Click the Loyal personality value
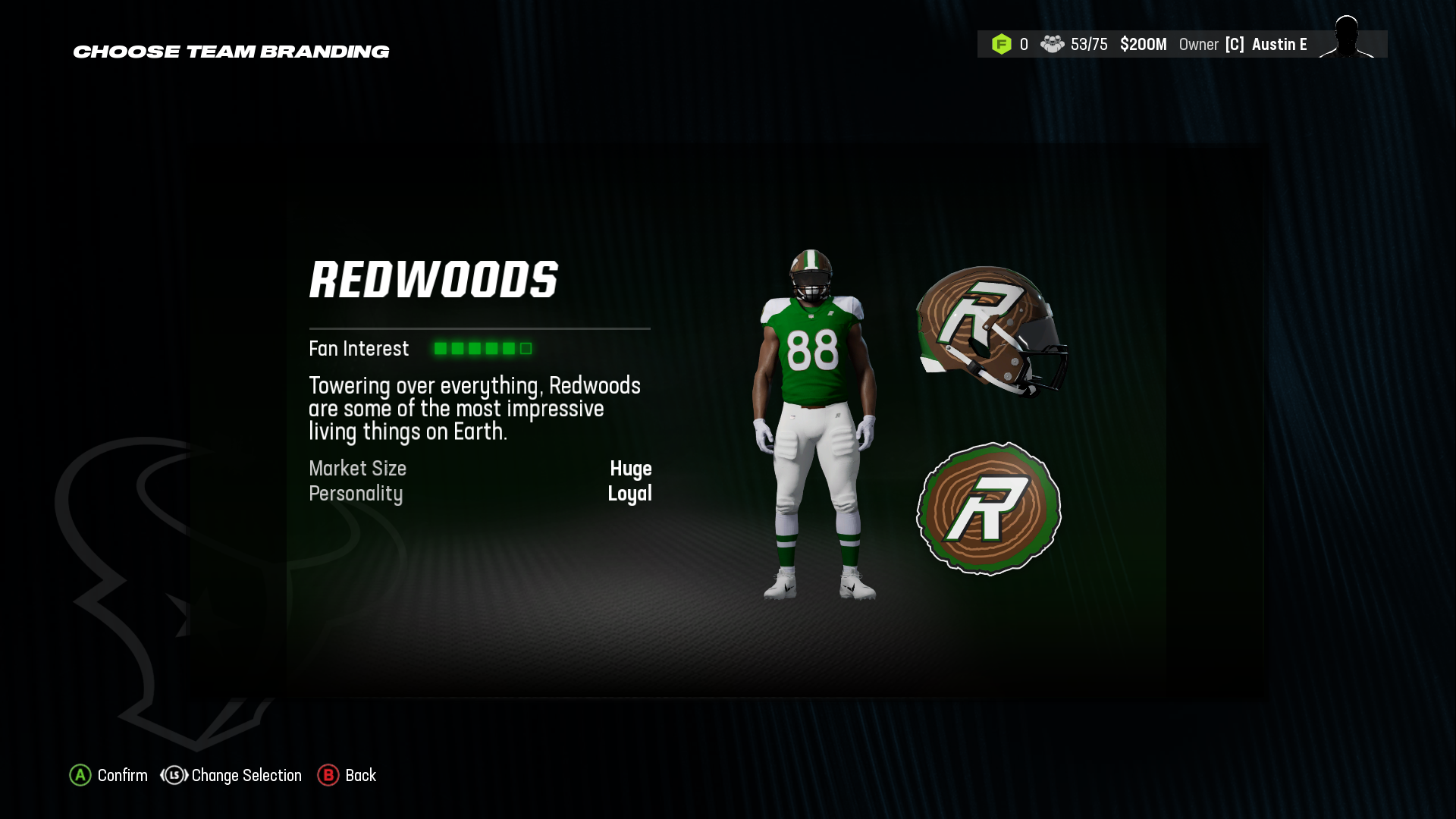Image resolution: width=1456 pixels, height=819 pixels. [x=631, y=494]
